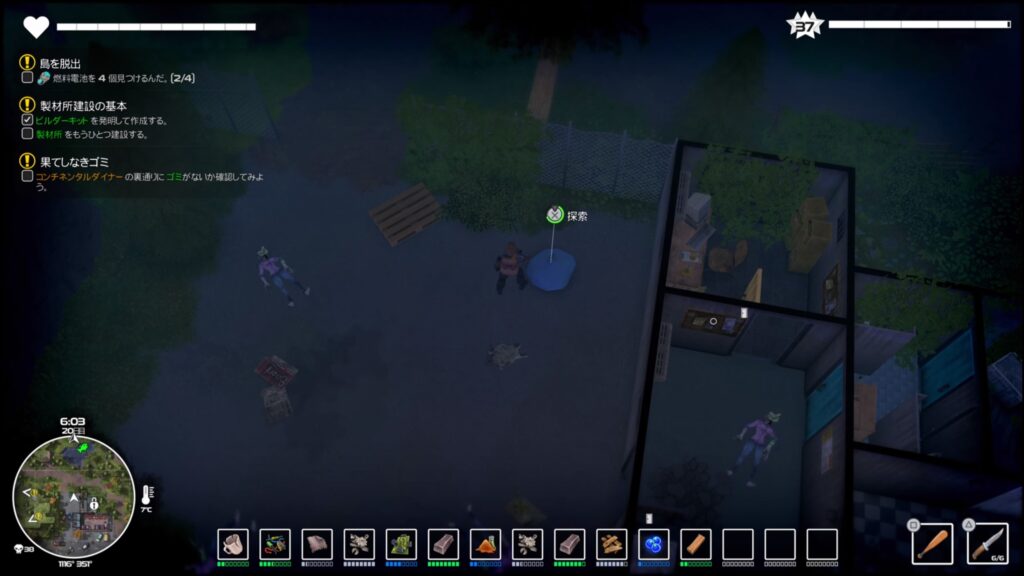
Task: Click the 探索 search prompt label
Action: 577,215
